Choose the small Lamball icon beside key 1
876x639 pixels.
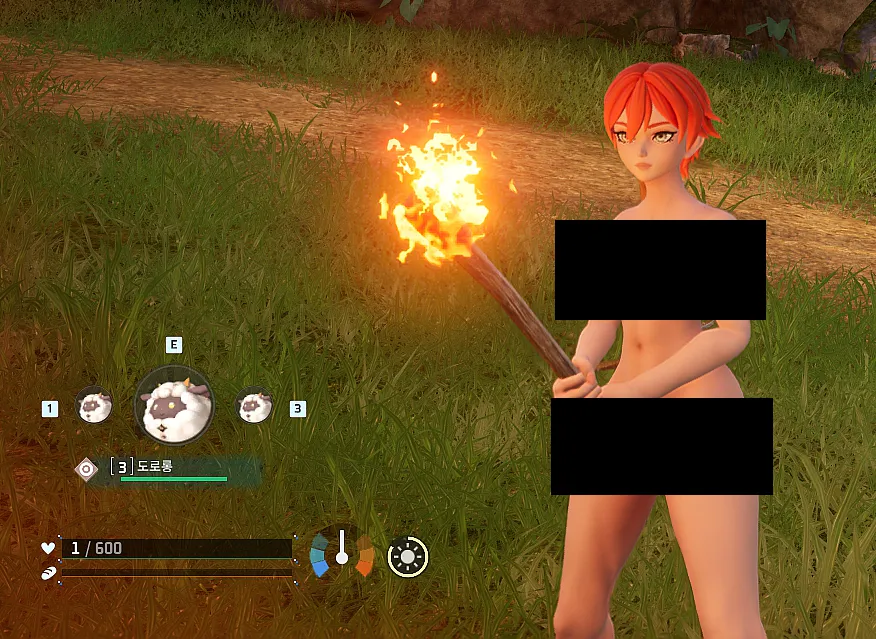coord(94,405)
